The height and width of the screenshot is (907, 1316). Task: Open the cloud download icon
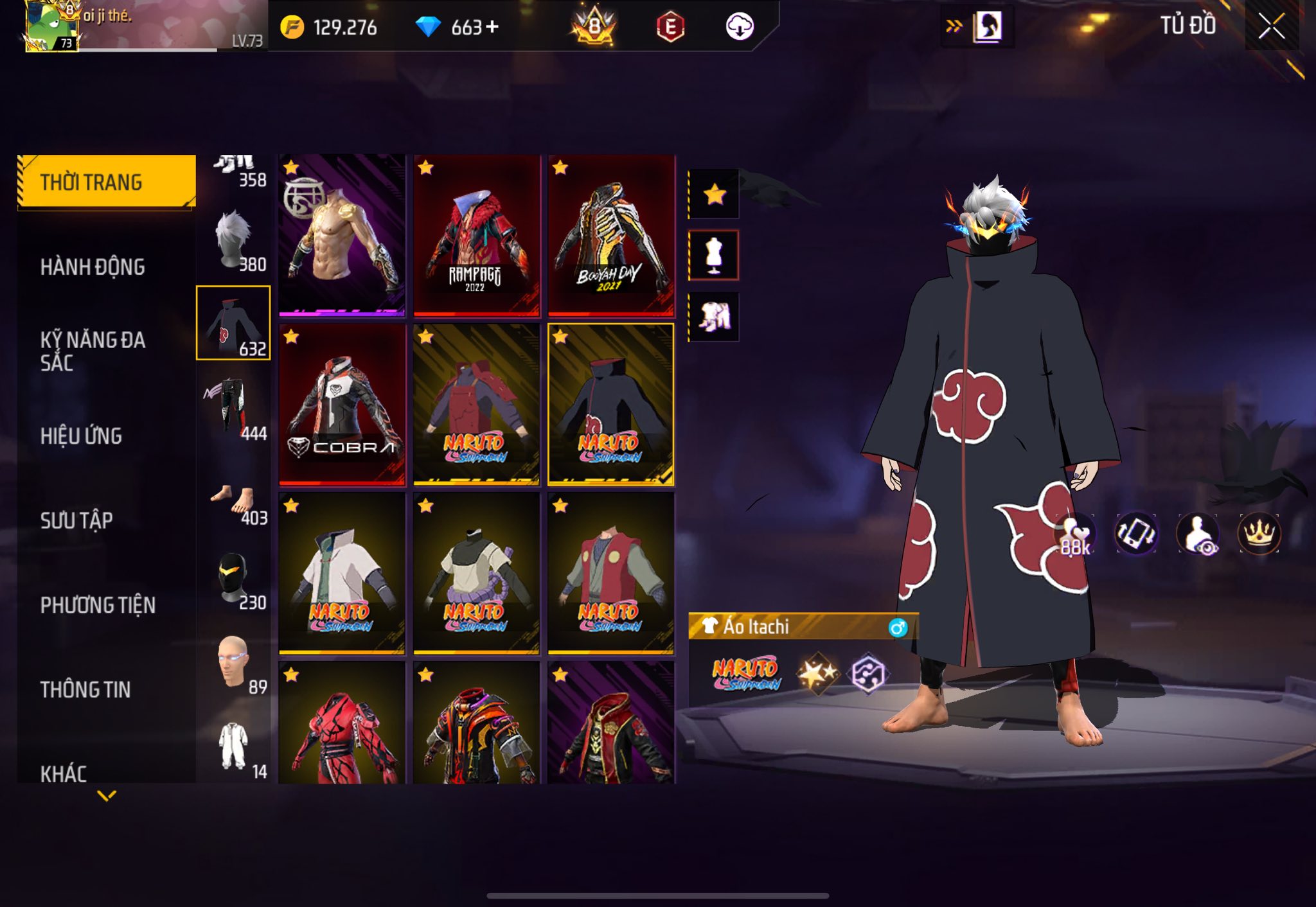point(739,26)
